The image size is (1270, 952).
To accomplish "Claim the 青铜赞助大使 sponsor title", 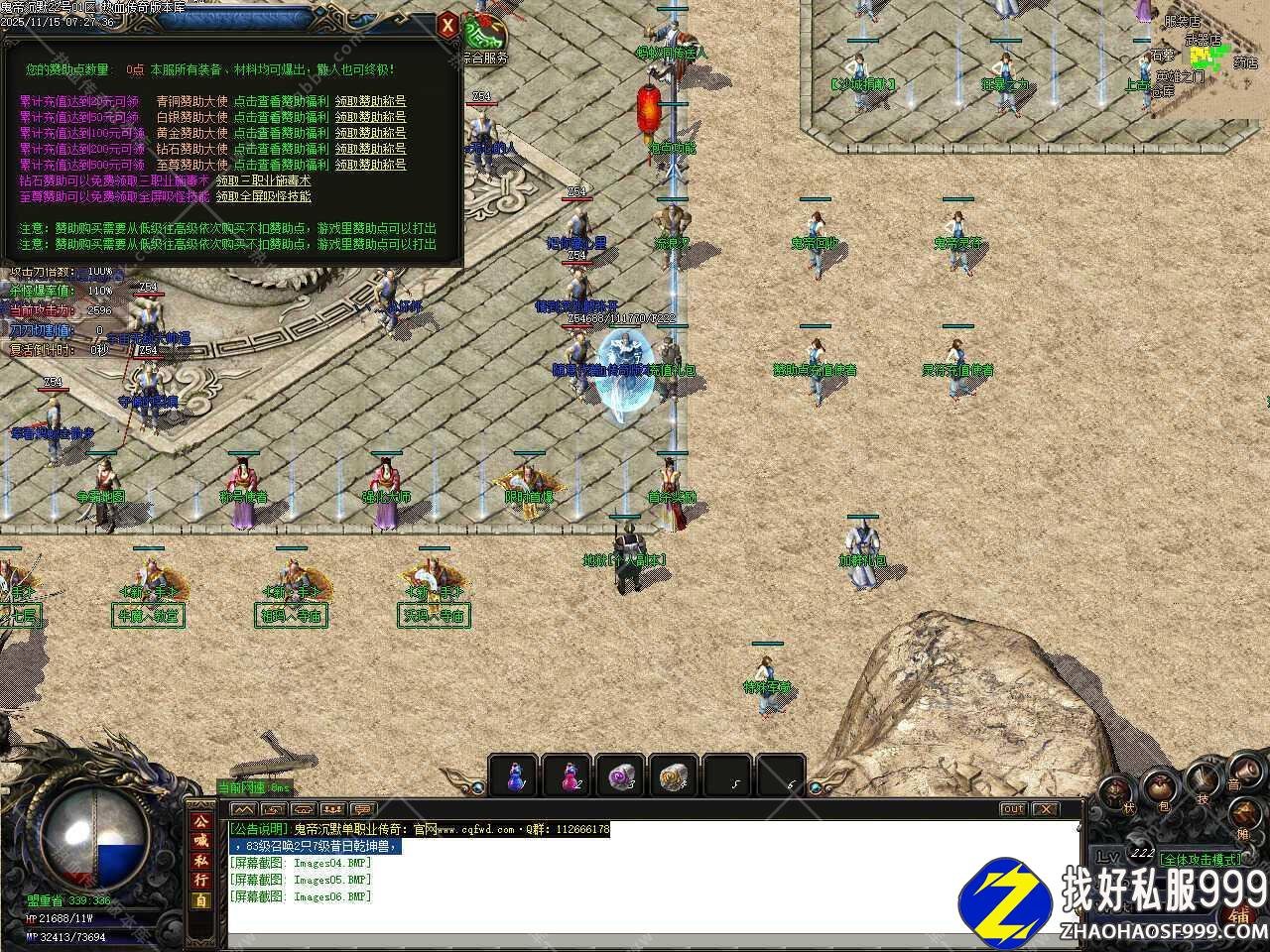I will click(370, 101).
